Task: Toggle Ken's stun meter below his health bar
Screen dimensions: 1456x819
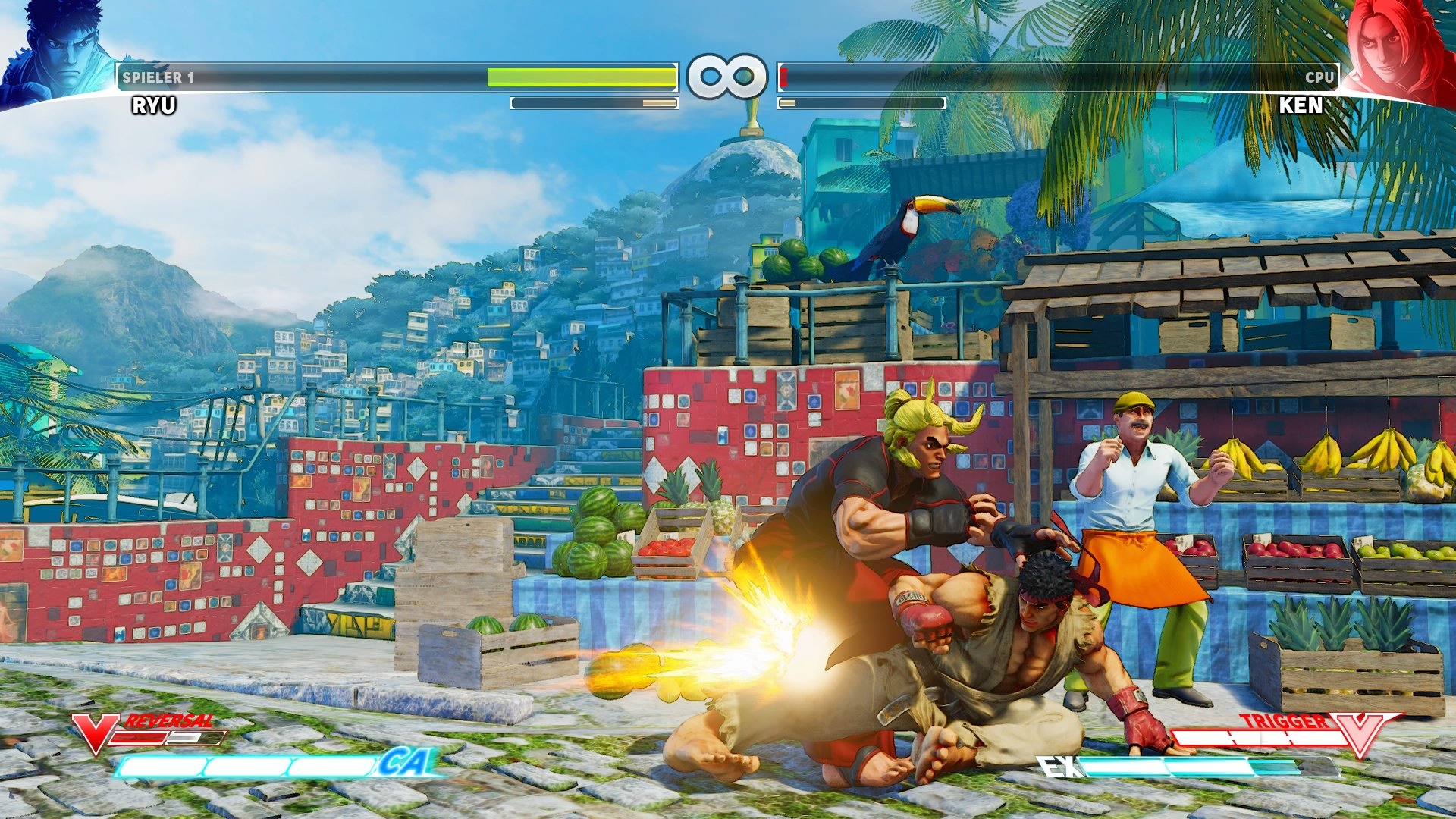Action: (861, 102)
